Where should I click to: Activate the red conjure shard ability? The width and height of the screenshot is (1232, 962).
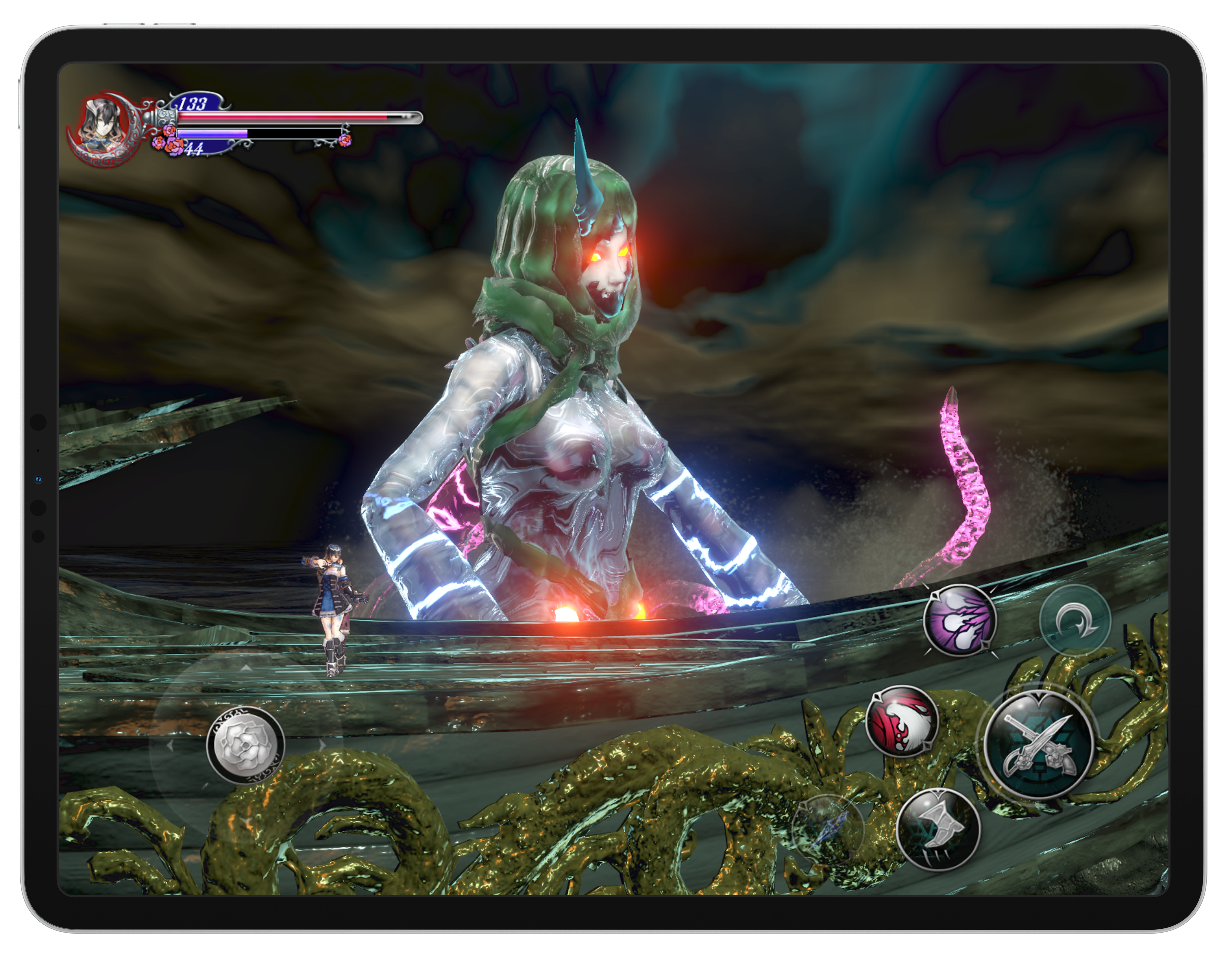tap(902, 721)
